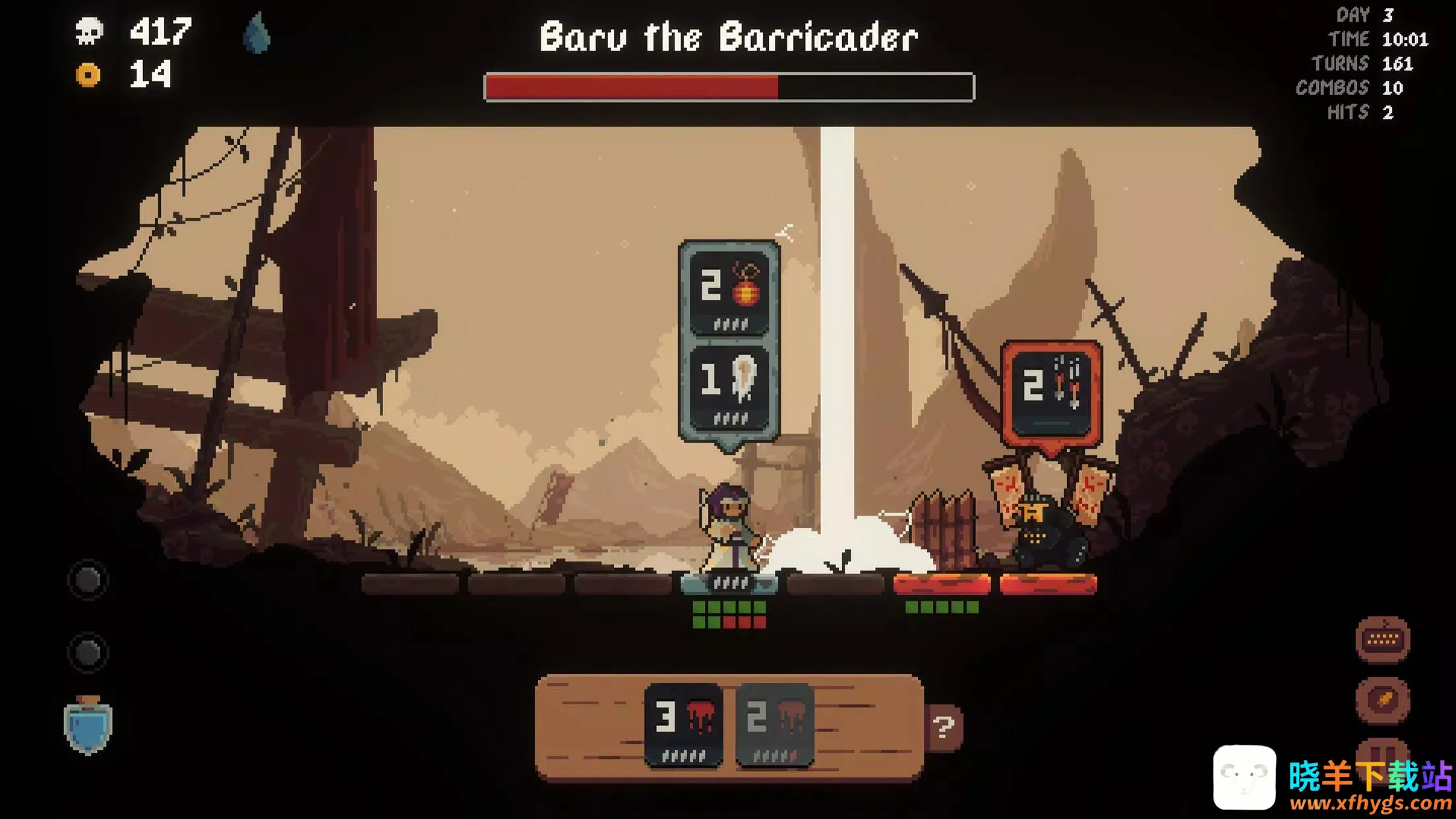Click the skull currency icon
Viewport: 1456px width, 819px height.
(x=89, y=31)
